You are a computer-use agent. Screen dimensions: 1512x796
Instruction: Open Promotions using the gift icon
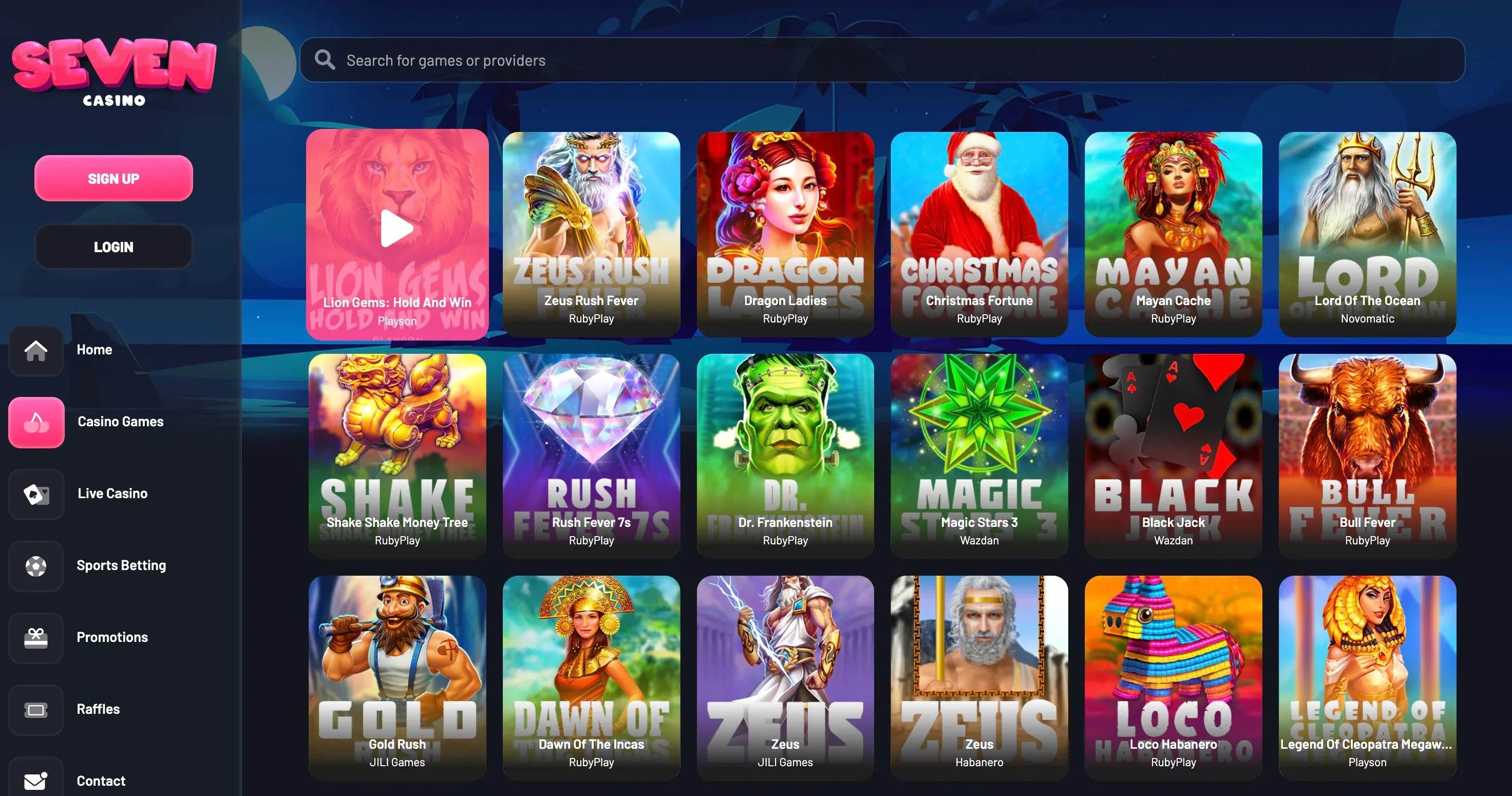click(x=36, y=637)
